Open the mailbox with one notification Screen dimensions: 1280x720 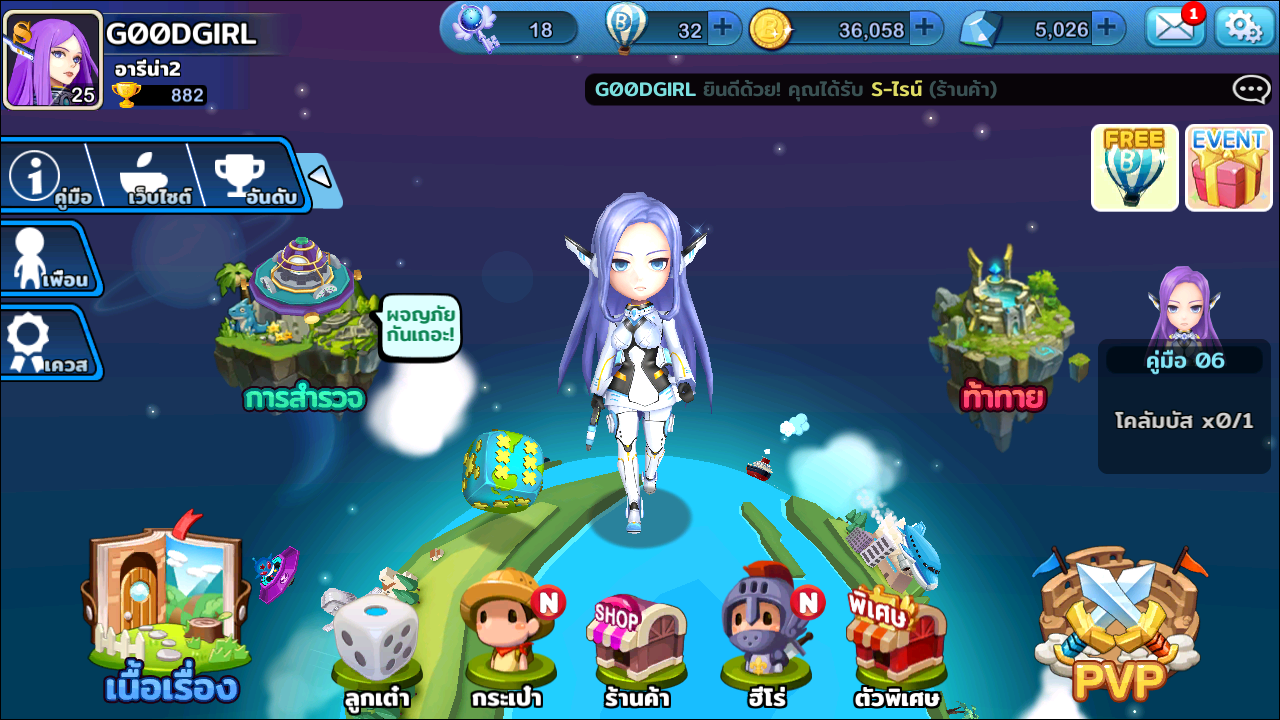pyautogui.click(x=1174, y=28)
